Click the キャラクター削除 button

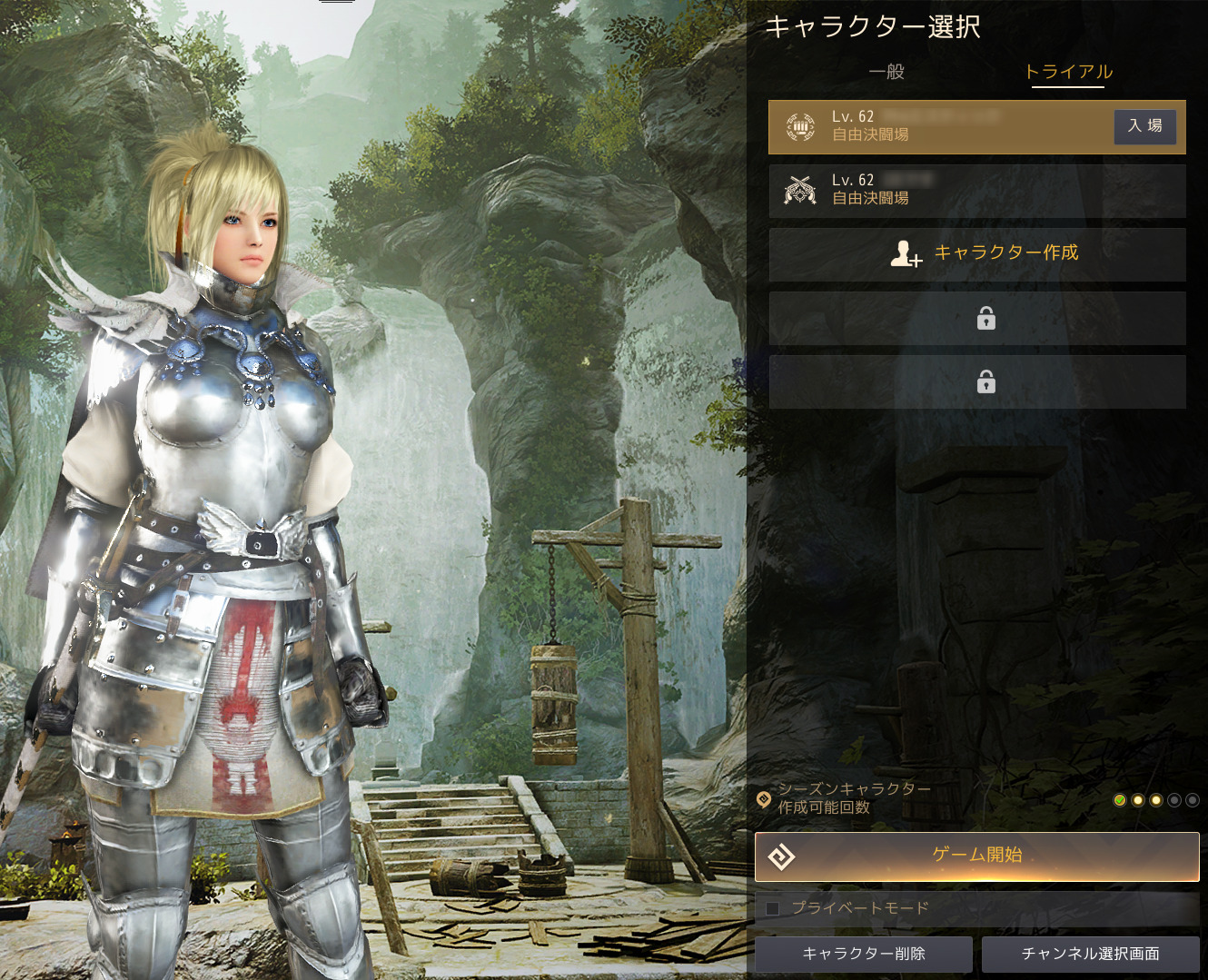(863, 954)
